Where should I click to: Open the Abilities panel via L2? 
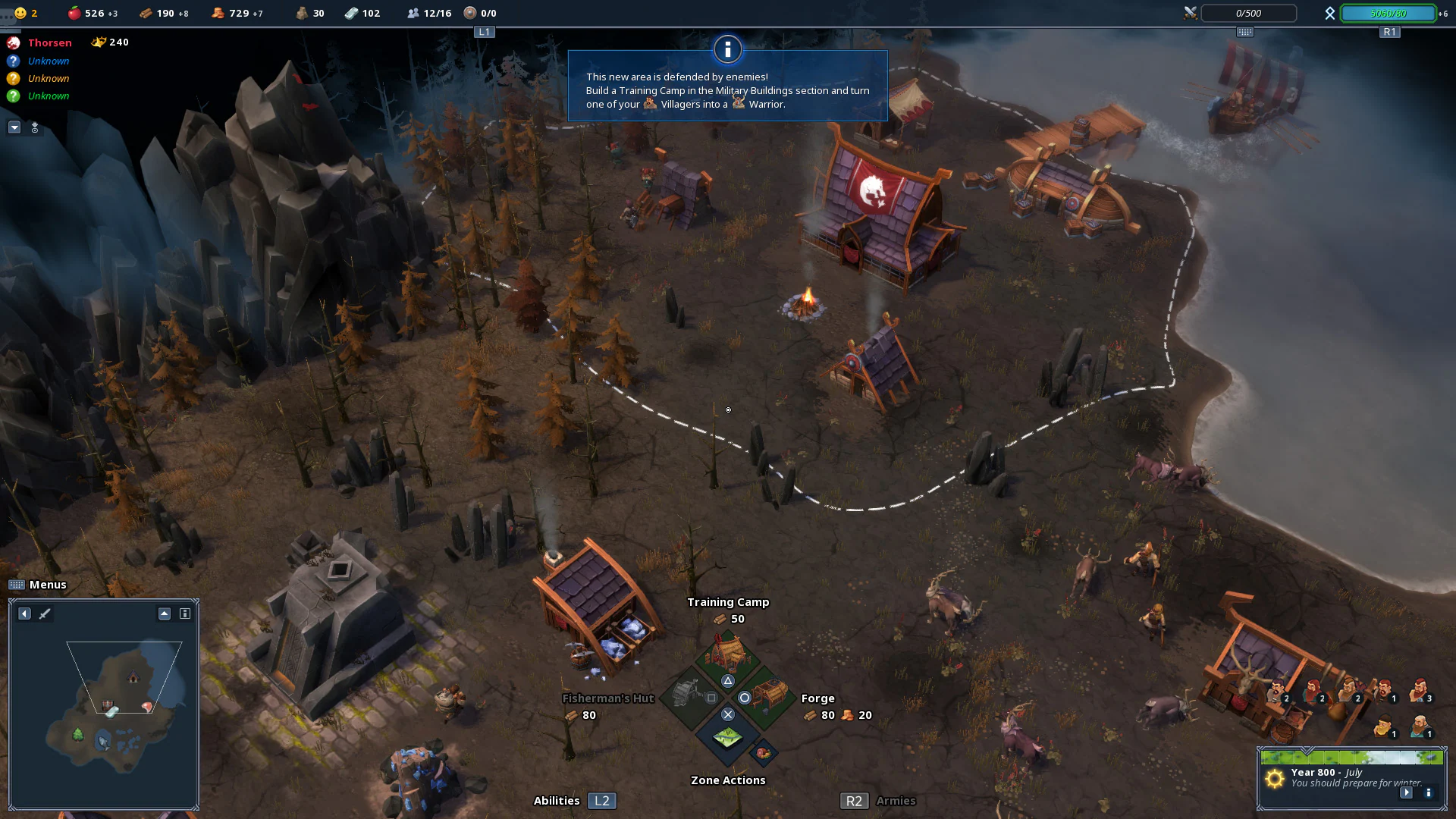601,801
